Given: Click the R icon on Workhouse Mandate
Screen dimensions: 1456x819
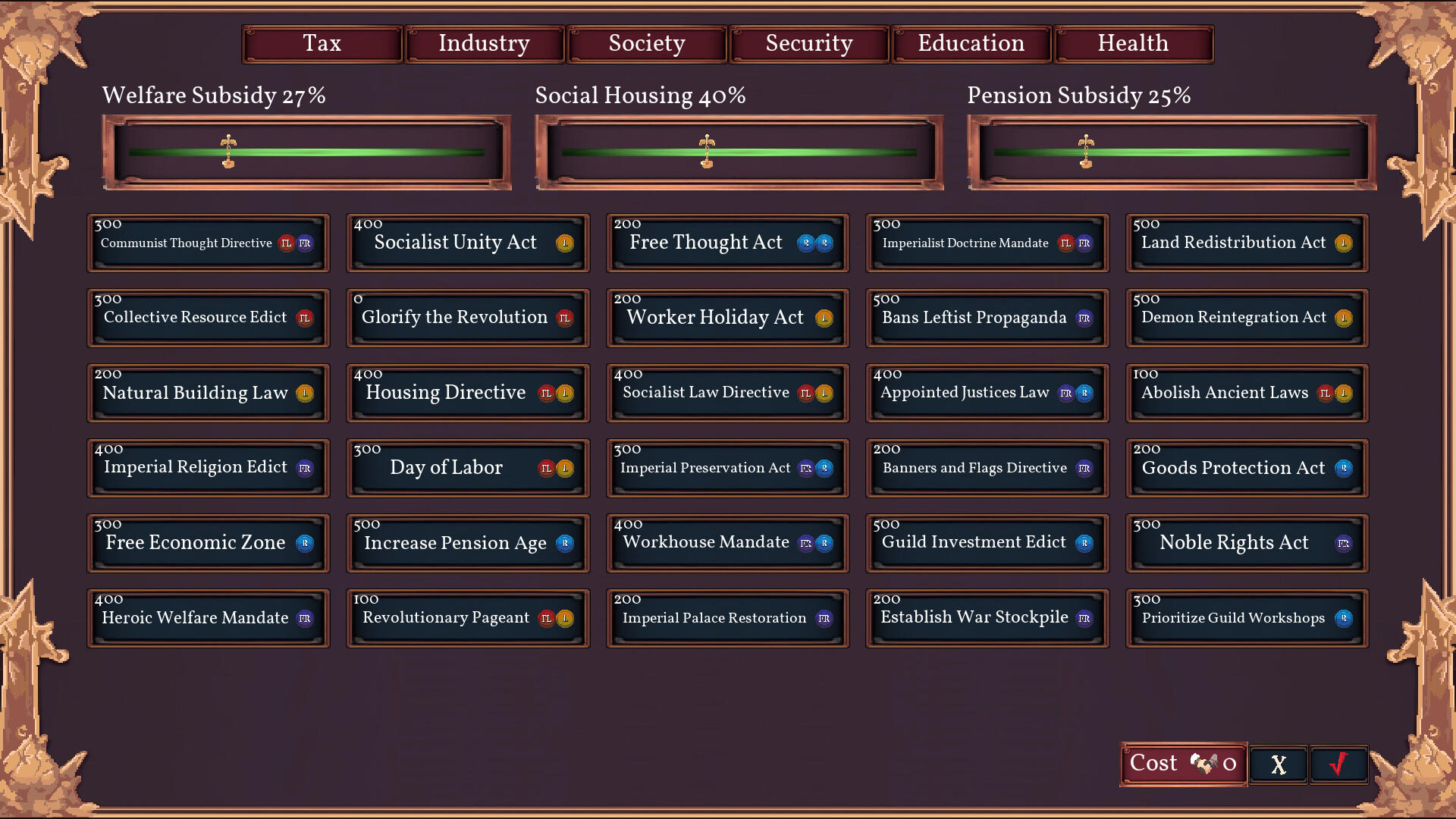Looking at the screenshot, I should click(824, 542).
